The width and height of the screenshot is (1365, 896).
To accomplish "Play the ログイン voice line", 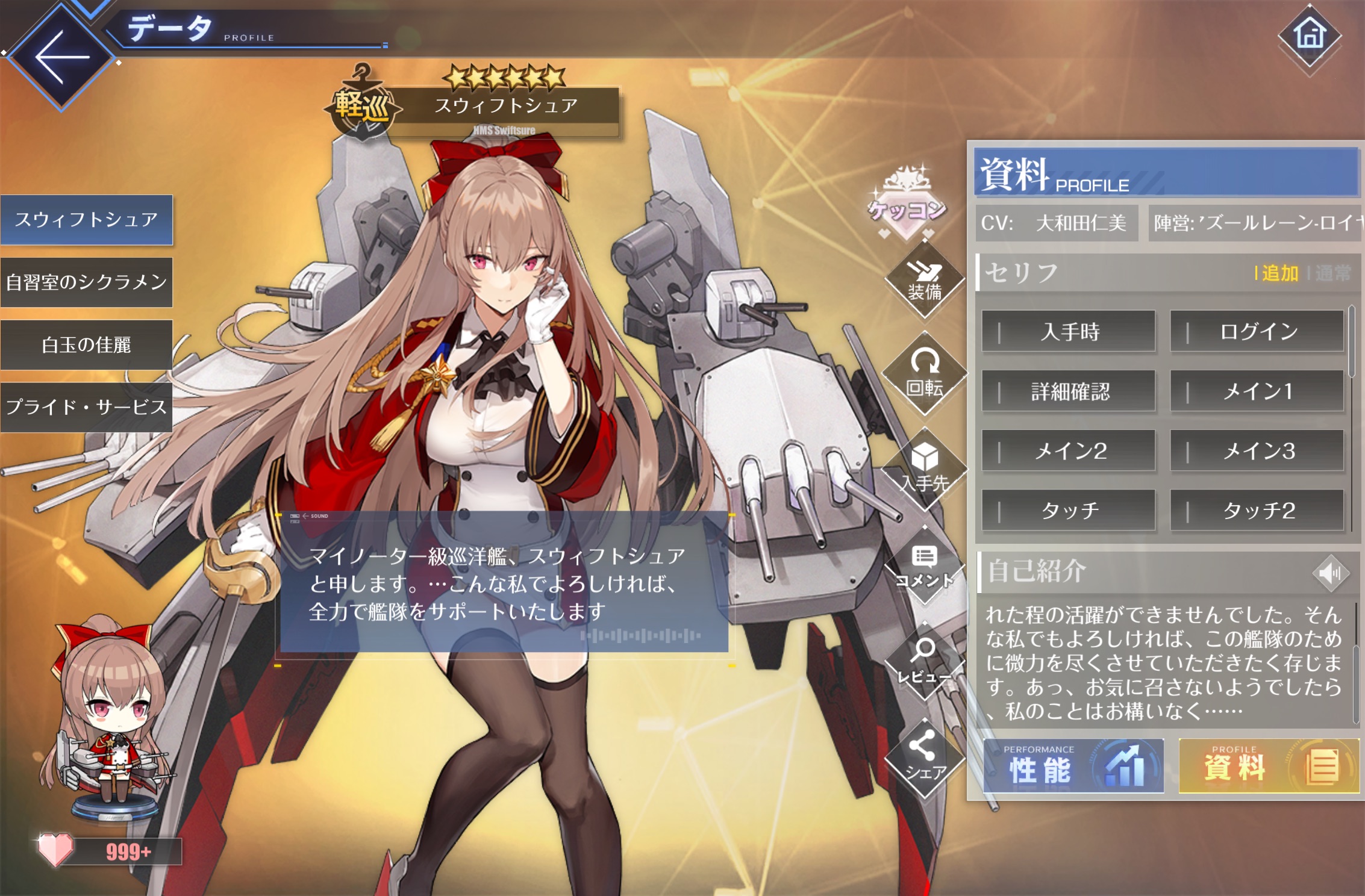I will pyautogui.click(x=1257, y=331).
